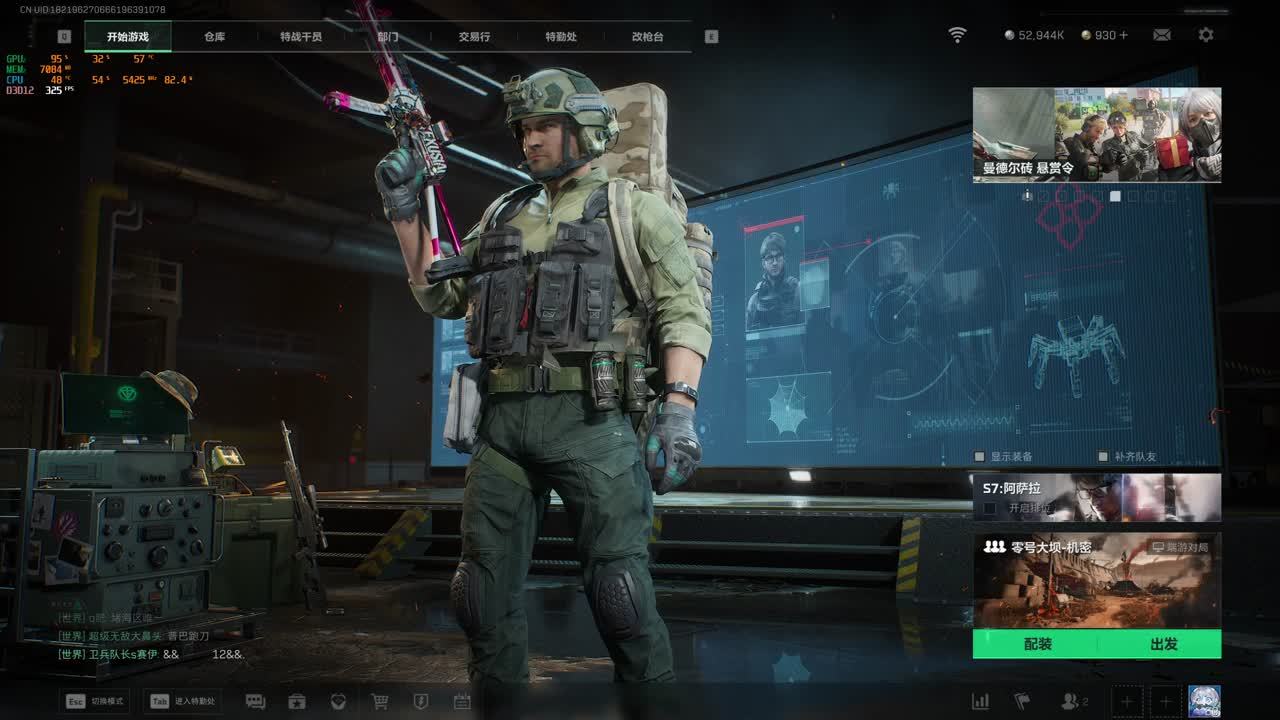Switch to the 仓库 (Warehouse) tab
The width and height of the screenshot is (1280, 720).
pos(214,37)
